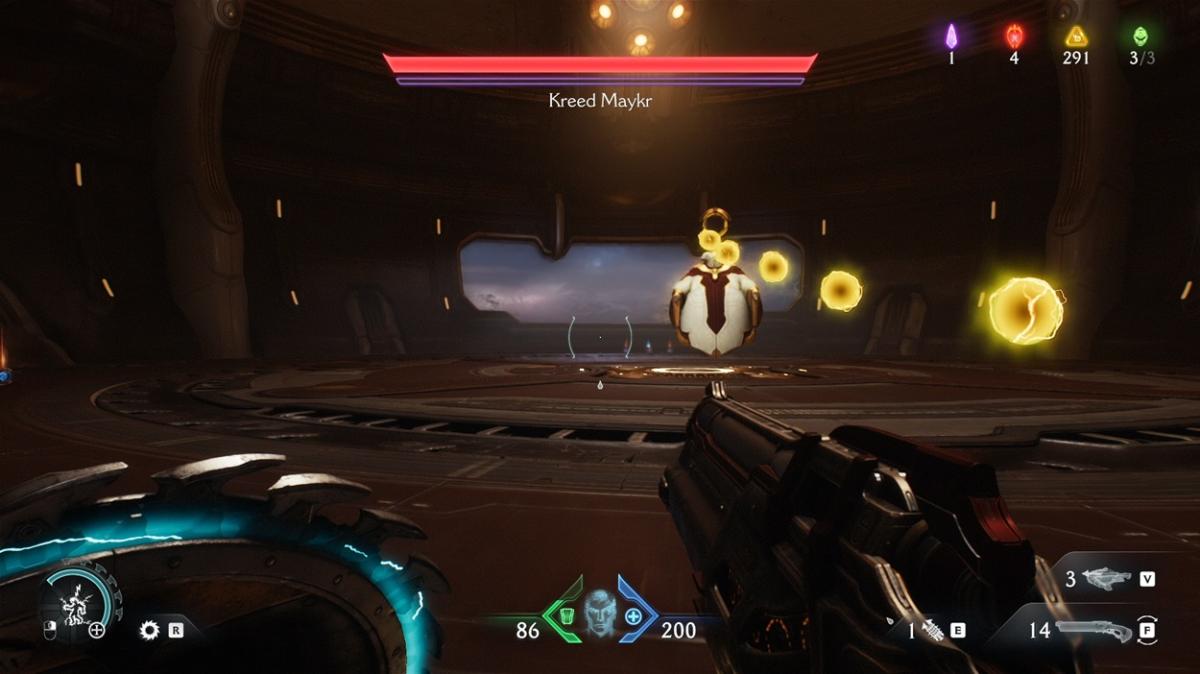Click the red ruby currency icon
Image resolution: width=1200 pixels, height=674 pixels.
[x=1014, y=37]
